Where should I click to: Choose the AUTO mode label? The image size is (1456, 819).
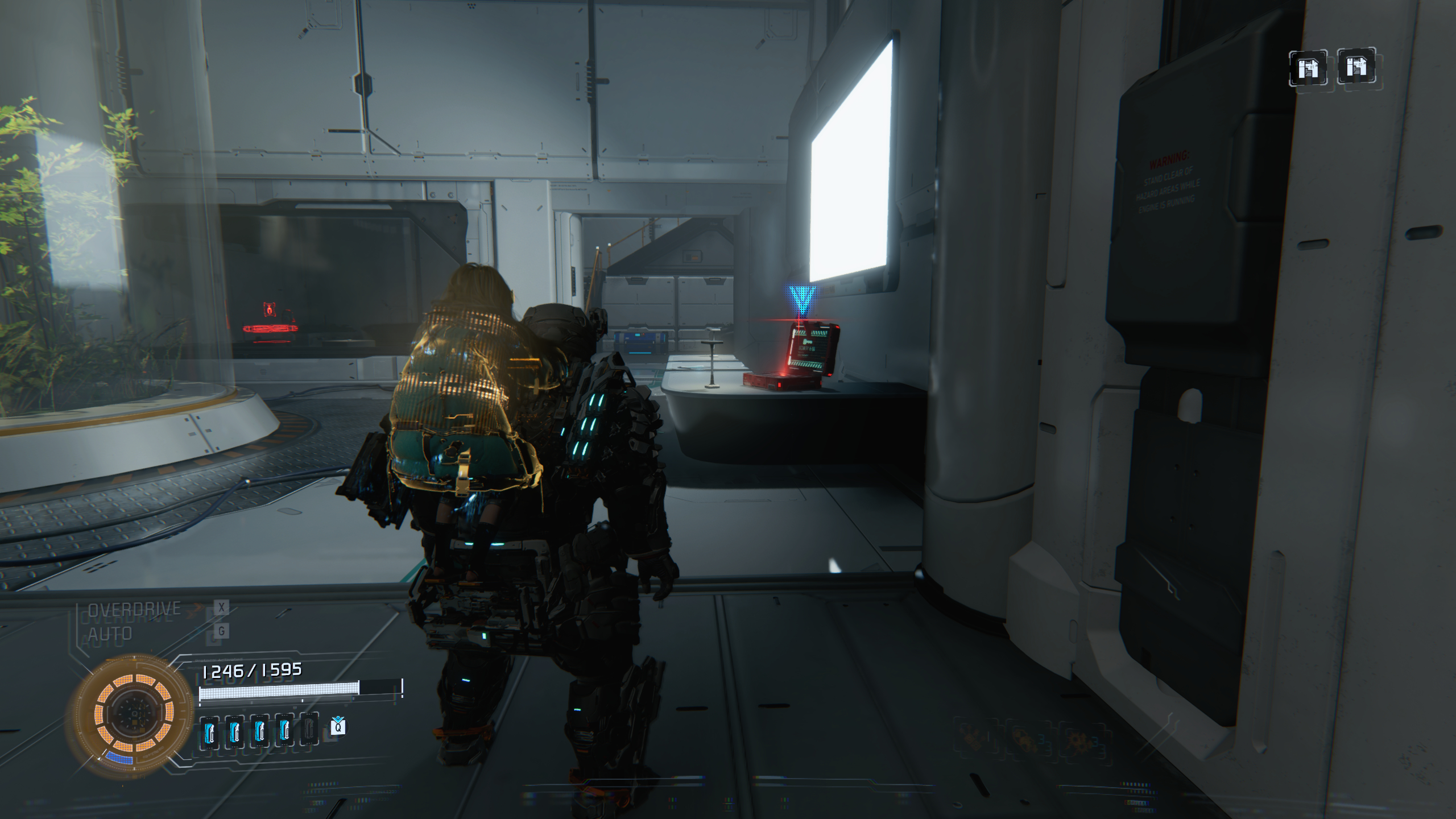pos(110,633)
